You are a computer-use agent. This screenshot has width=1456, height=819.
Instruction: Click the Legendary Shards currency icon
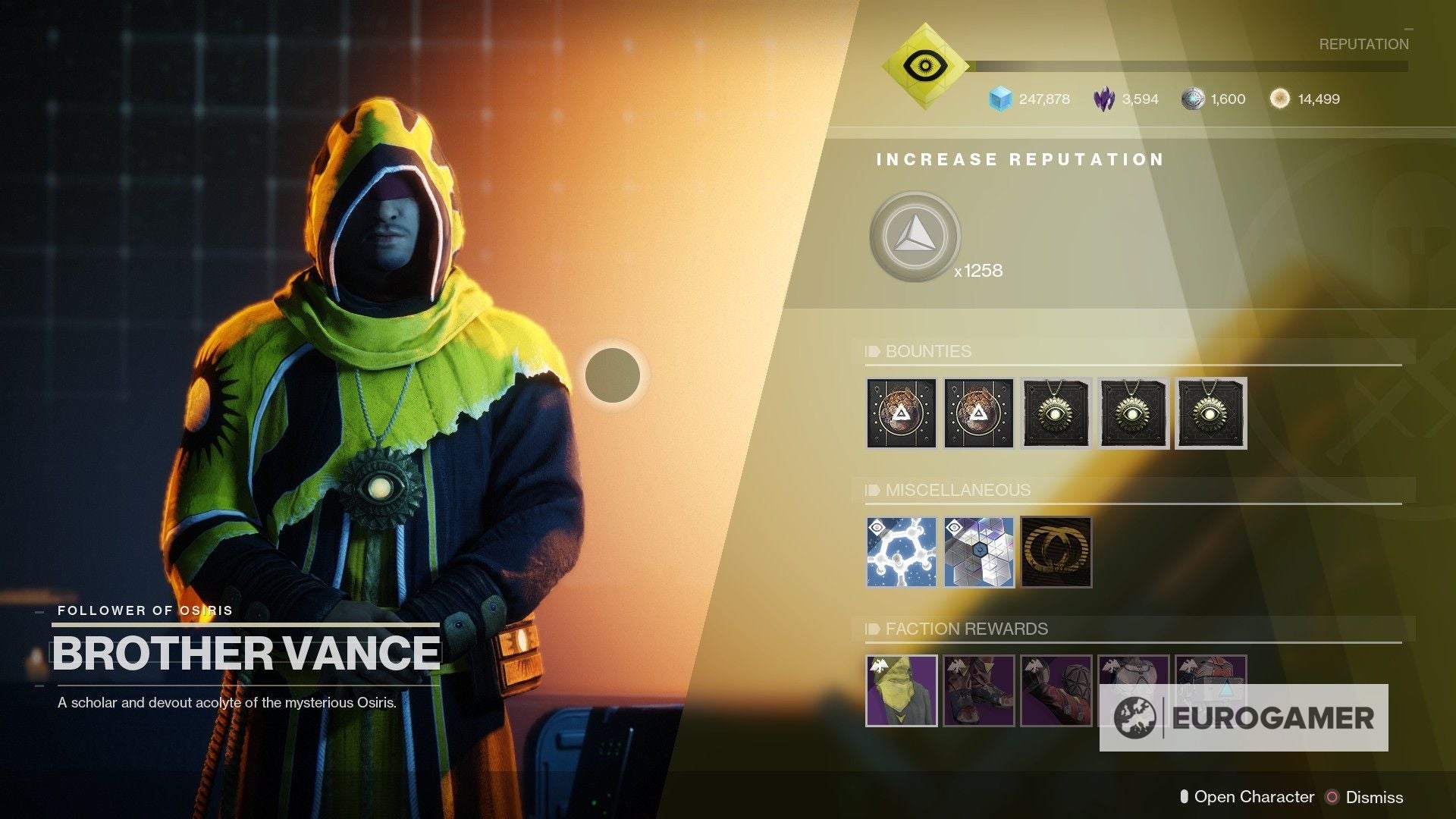pyautogui.click(x=1103, y=99)
